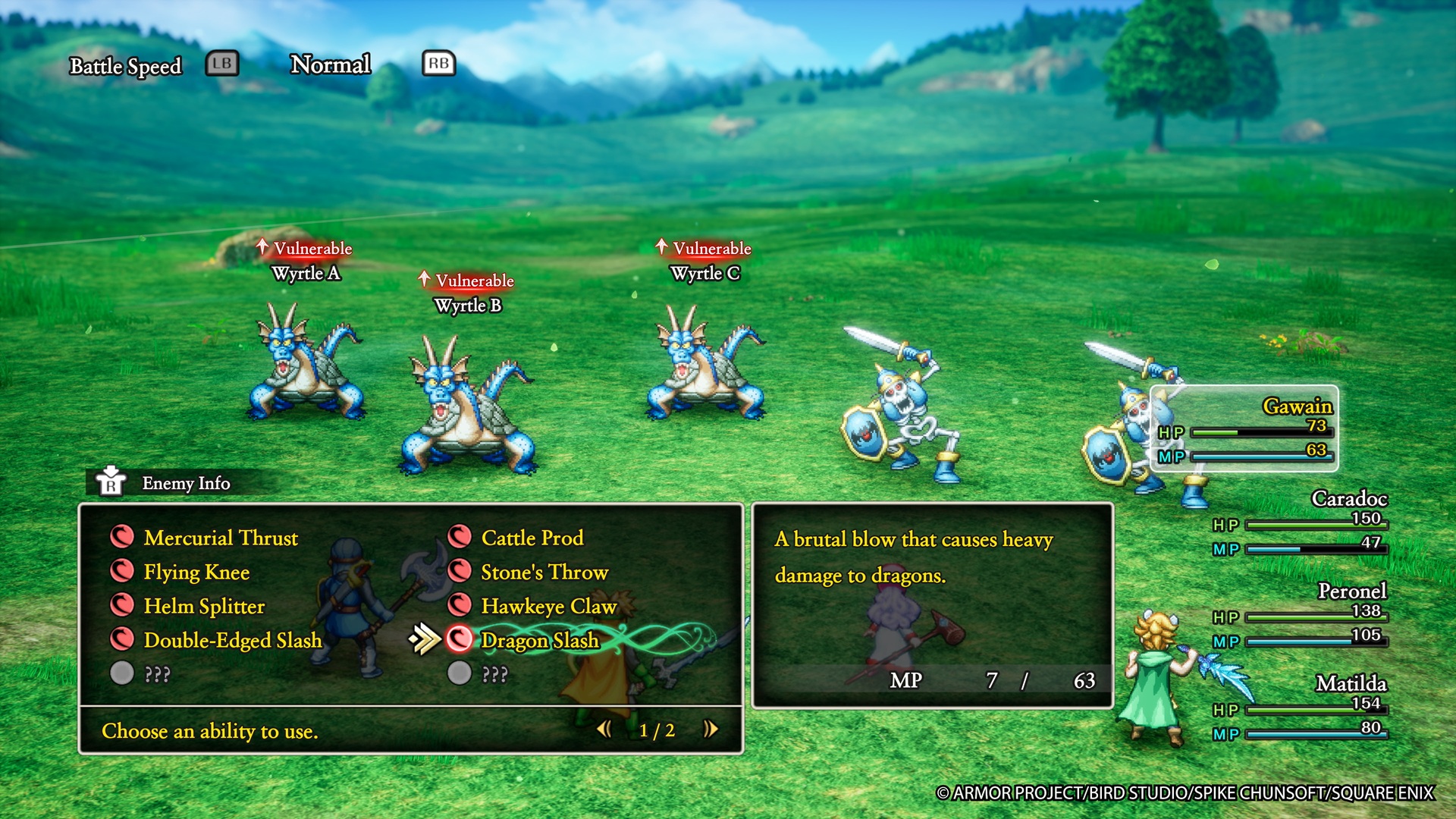Go to the next ability page arrow

(710, 730)
